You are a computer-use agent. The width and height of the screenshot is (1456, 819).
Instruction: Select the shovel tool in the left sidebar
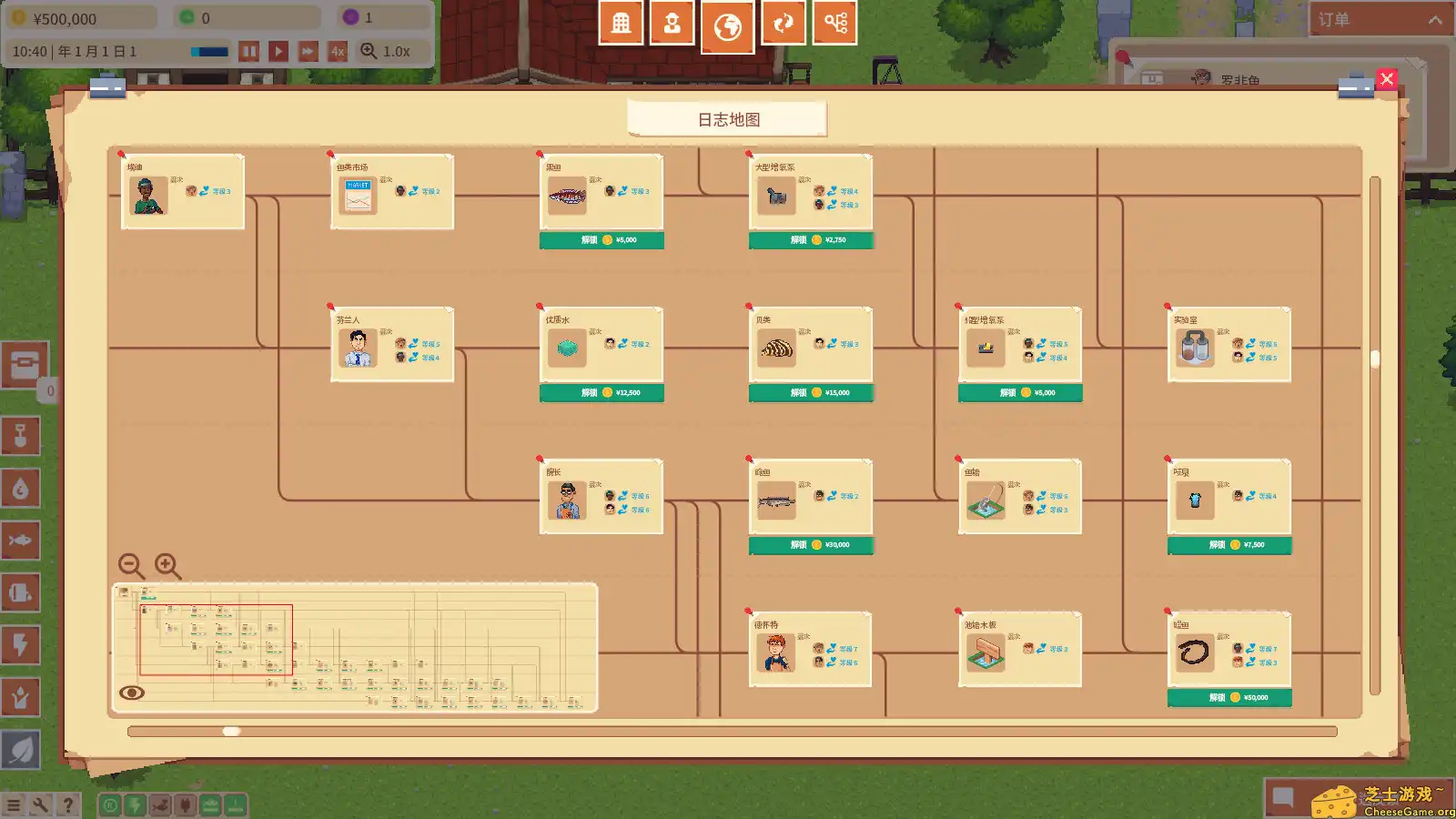[x=22, y=437]
